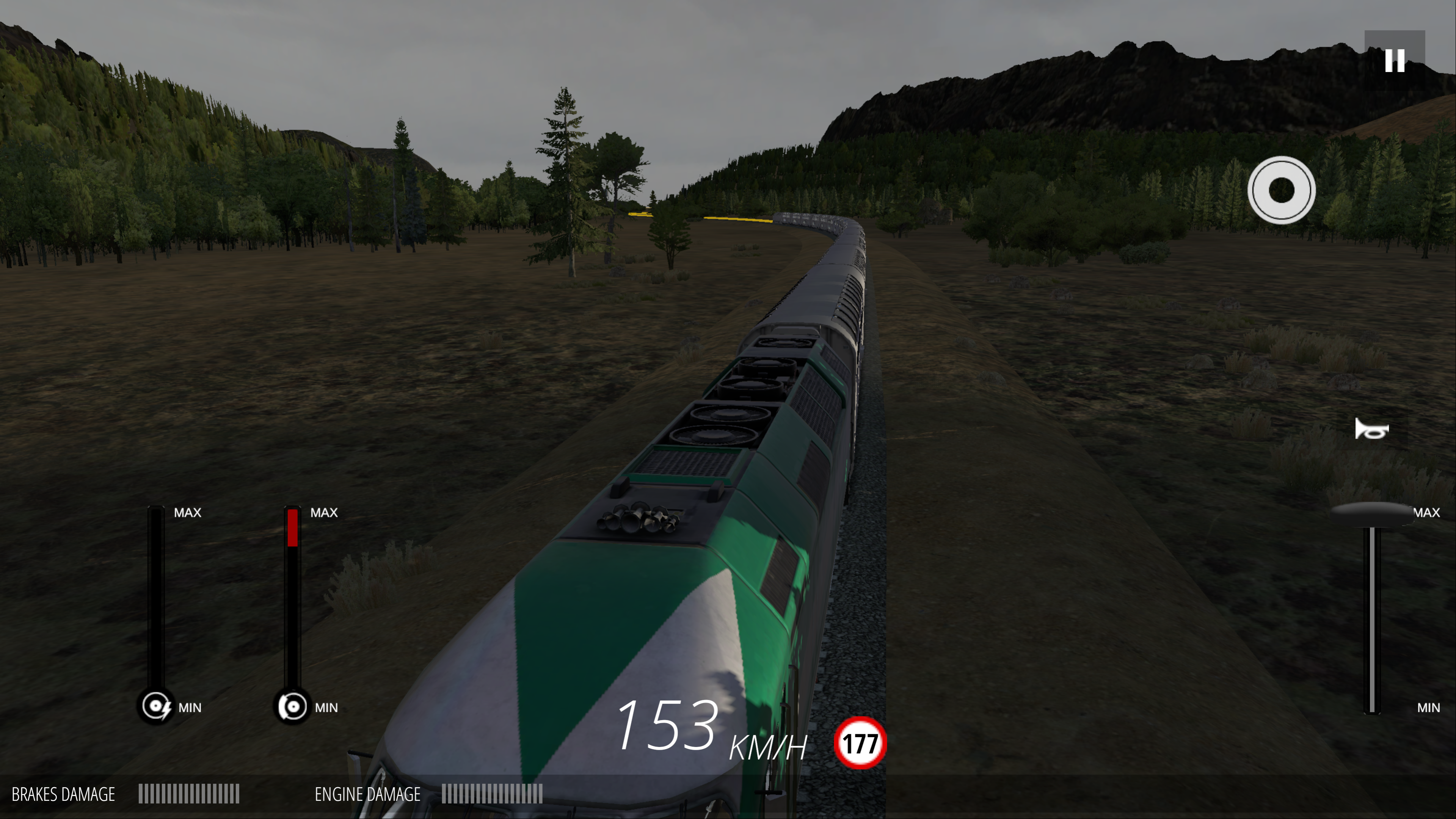This screenshot has height=819, width=1456.
Task: Click the dynamic brake slider icon
Action: point(156,706)
